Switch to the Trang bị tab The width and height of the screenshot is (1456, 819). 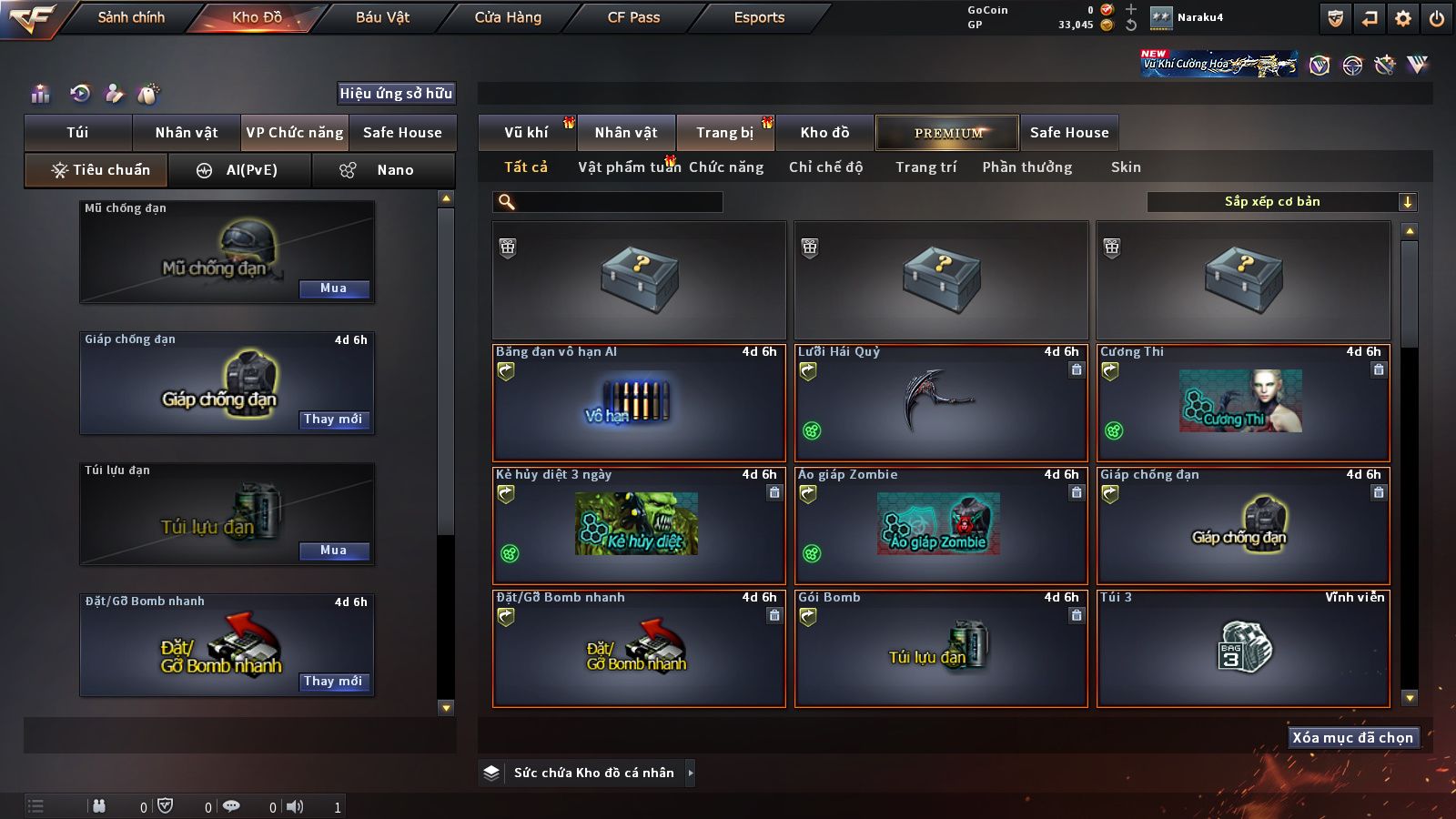pos(724,133)
